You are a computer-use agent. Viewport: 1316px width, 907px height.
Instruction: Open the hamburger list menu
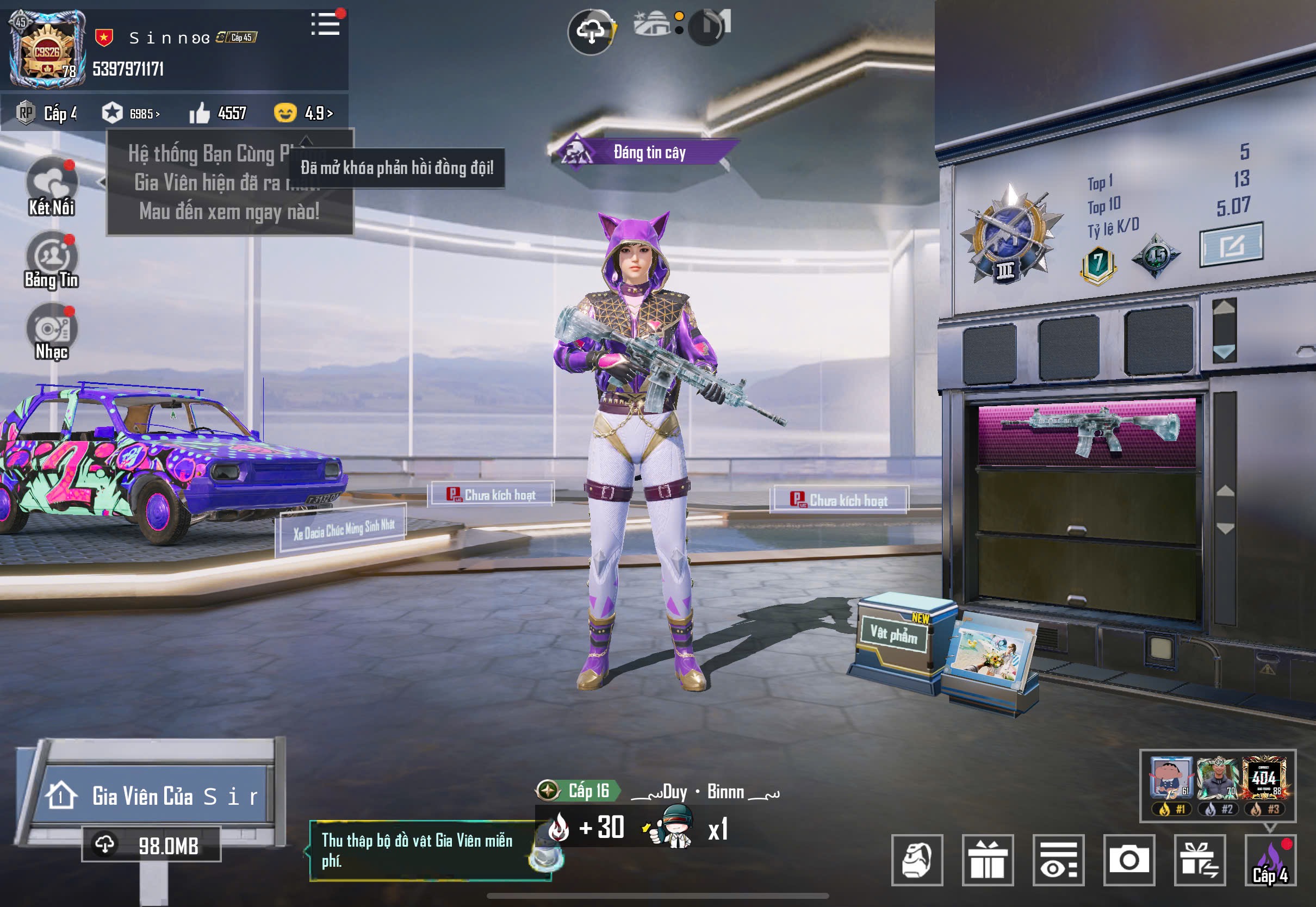tap(326, 24)
